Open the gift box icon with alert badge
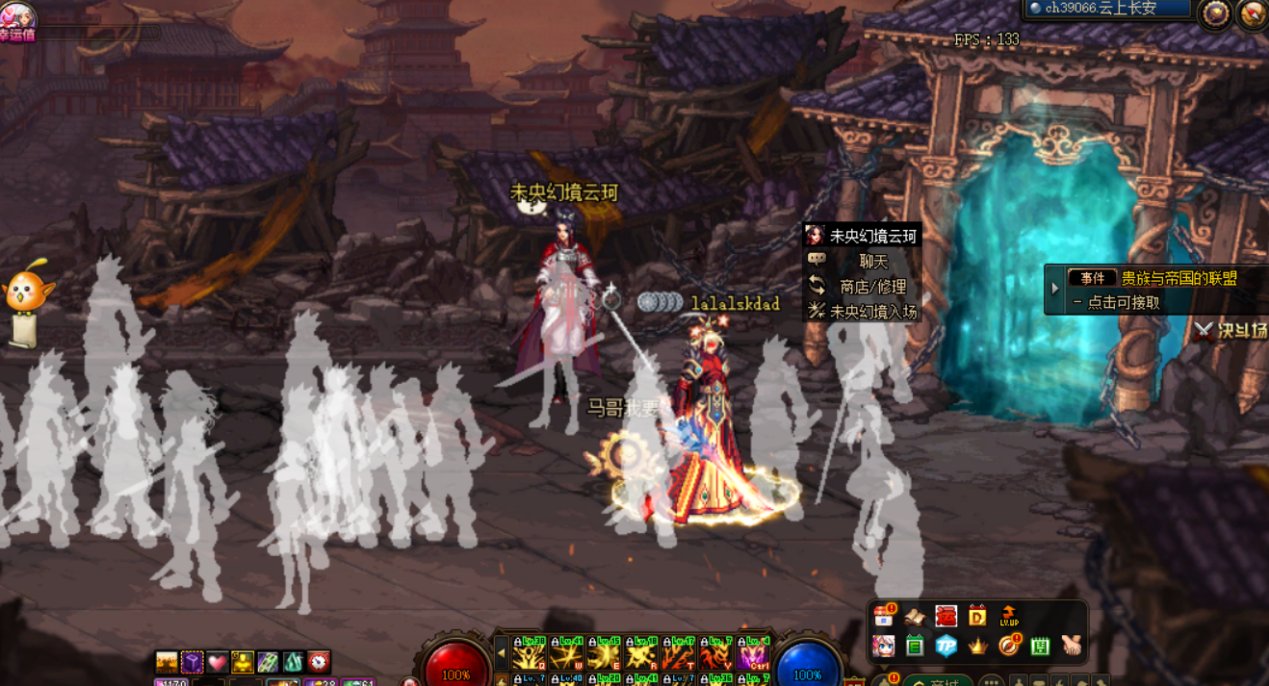Viewport: 1269px width, 686px height. 883,615
